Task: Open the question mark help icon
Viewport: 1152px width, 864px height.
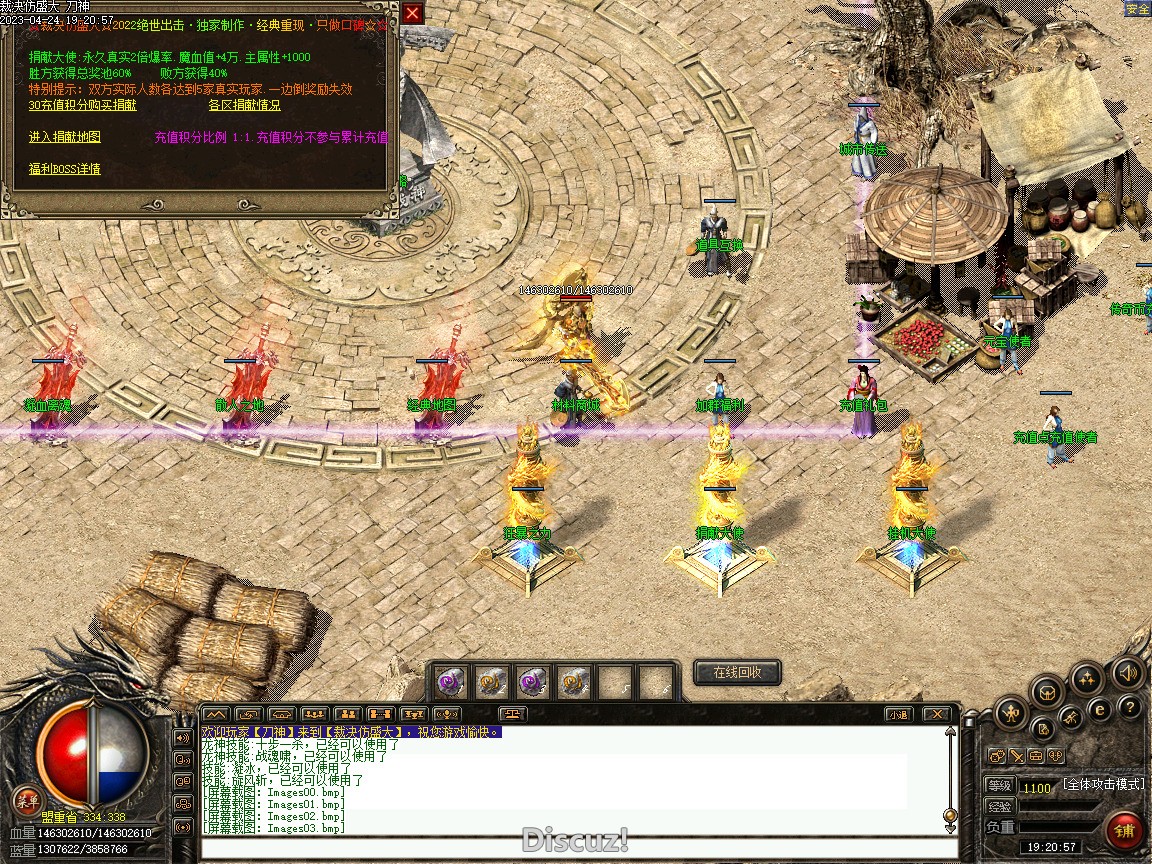Action: [1130, 708]
